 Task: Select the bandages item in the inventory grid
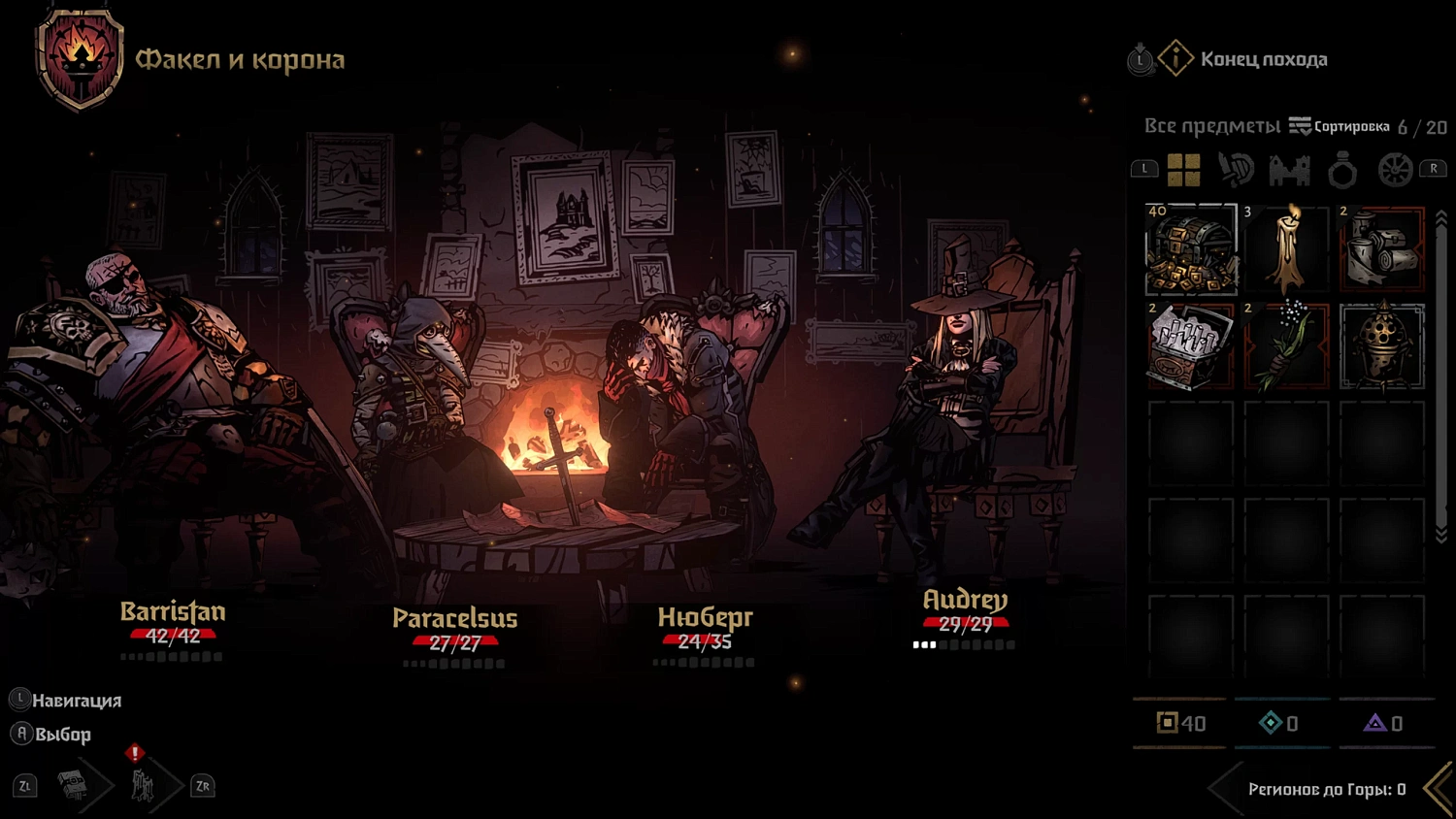point(1382,249)
